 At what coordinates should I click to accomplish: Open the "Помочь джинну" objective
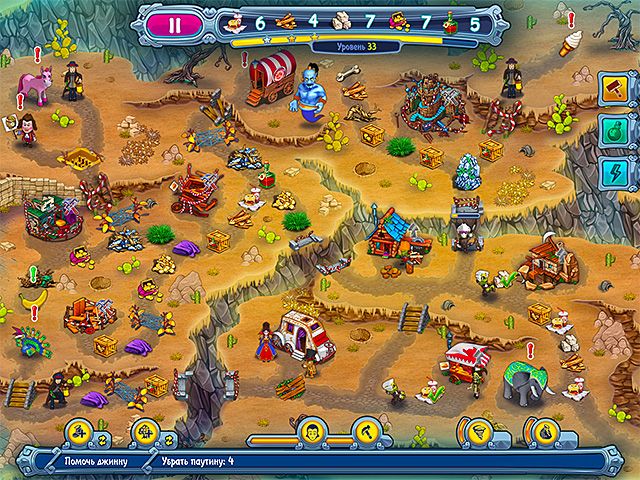point(93,462)
